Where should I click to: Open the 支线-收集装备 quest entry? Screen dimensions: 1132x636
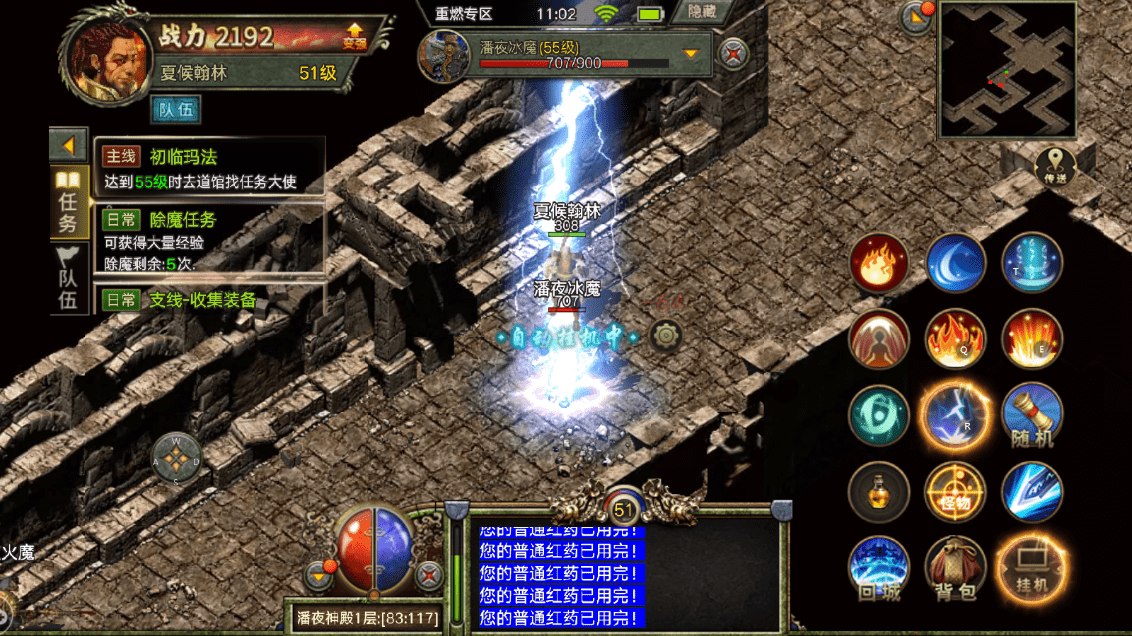point(210,299)
